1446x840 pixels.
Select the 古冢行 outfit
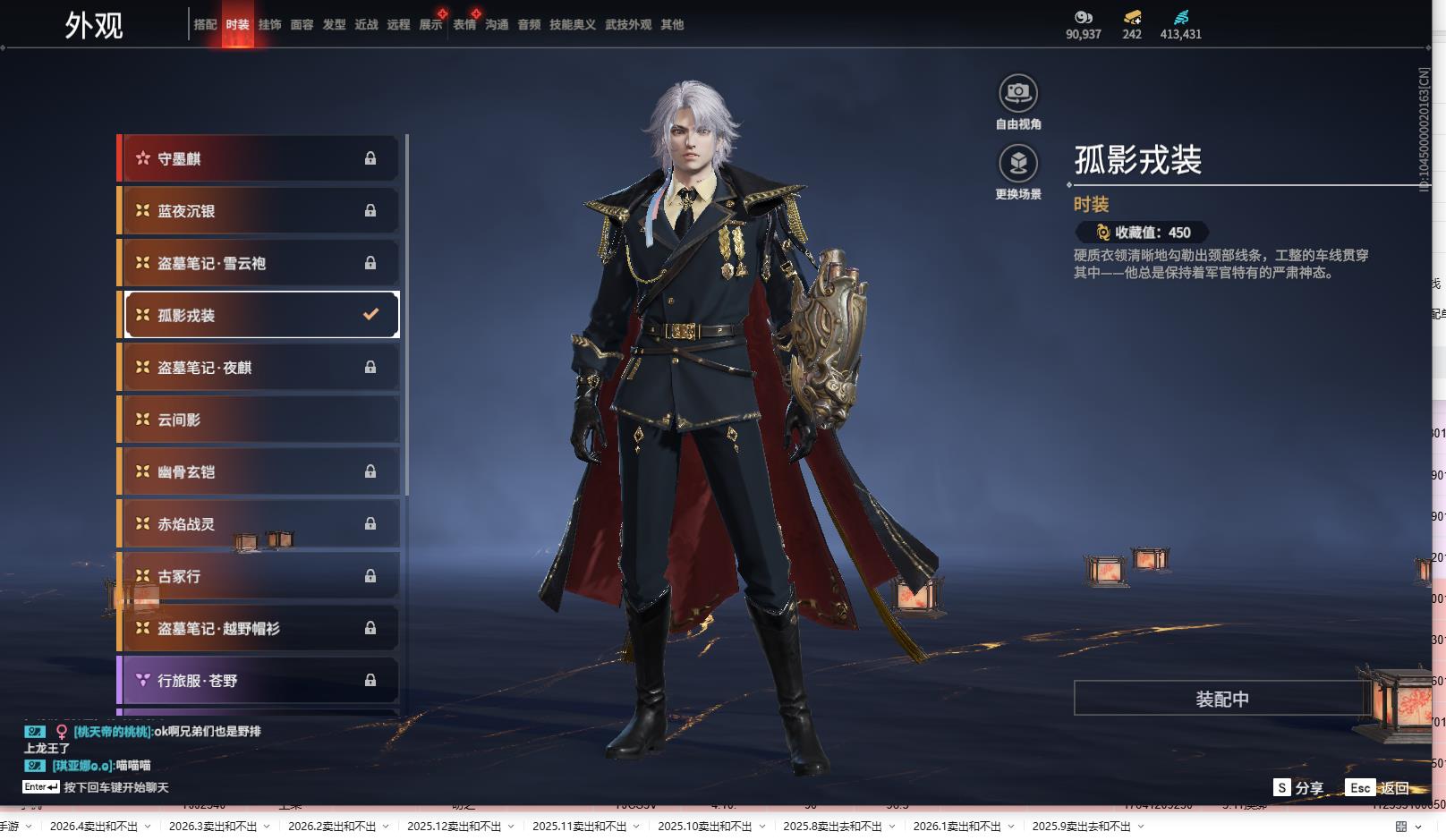pyautogui.click(x=259, y=576)
